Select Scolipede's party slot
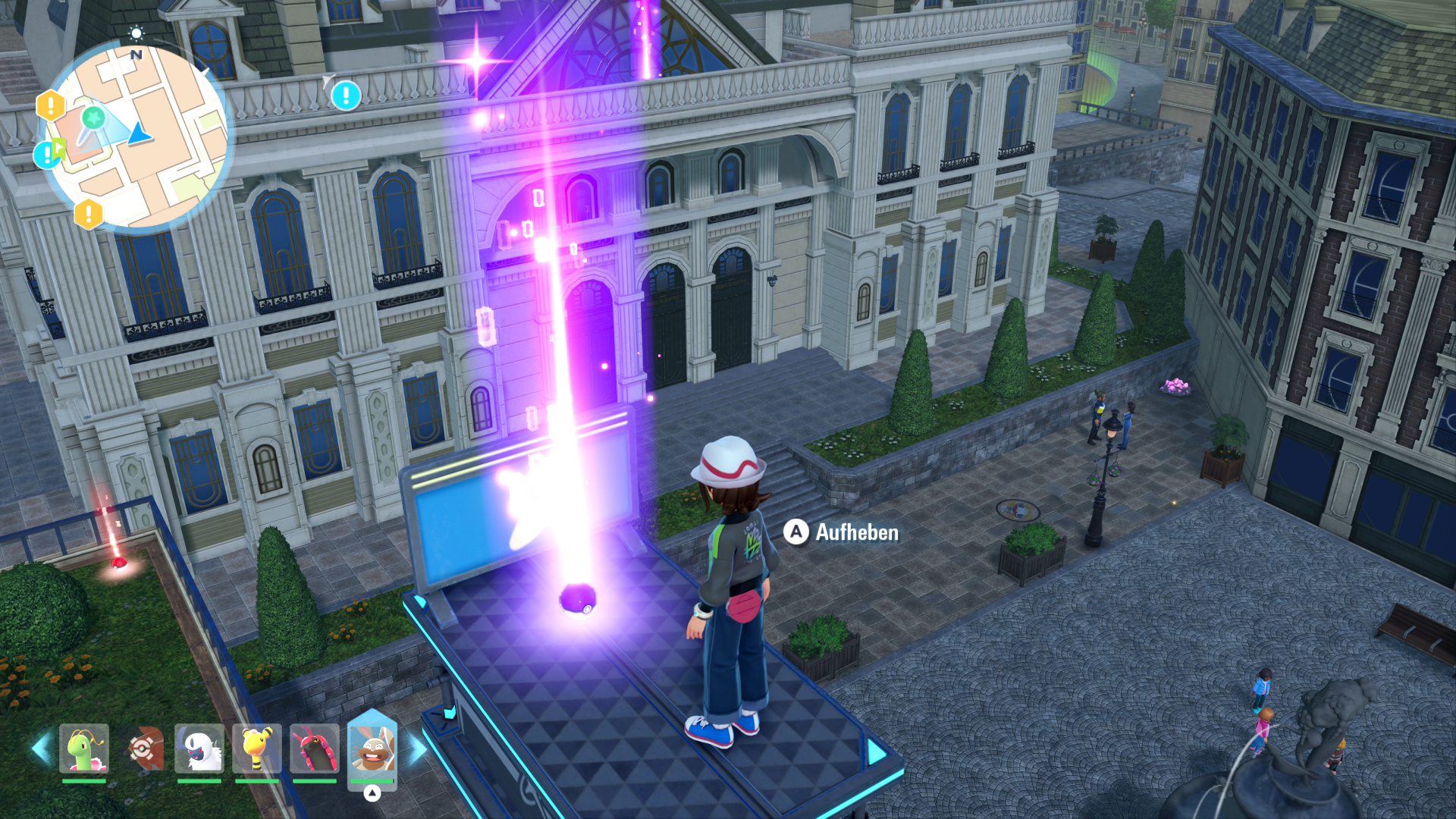The height and width of the screenshot is (819, 1456). (314, 748)
